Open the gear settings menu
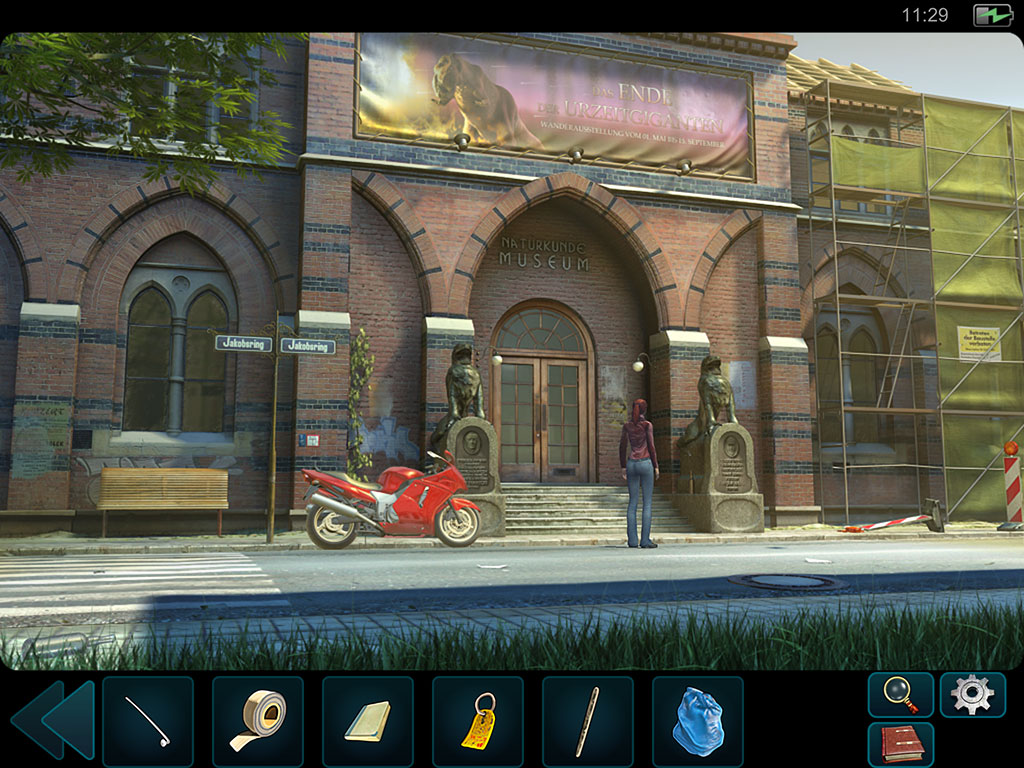Viewport: 1024px width, 768px height. (x=972, y=694)
